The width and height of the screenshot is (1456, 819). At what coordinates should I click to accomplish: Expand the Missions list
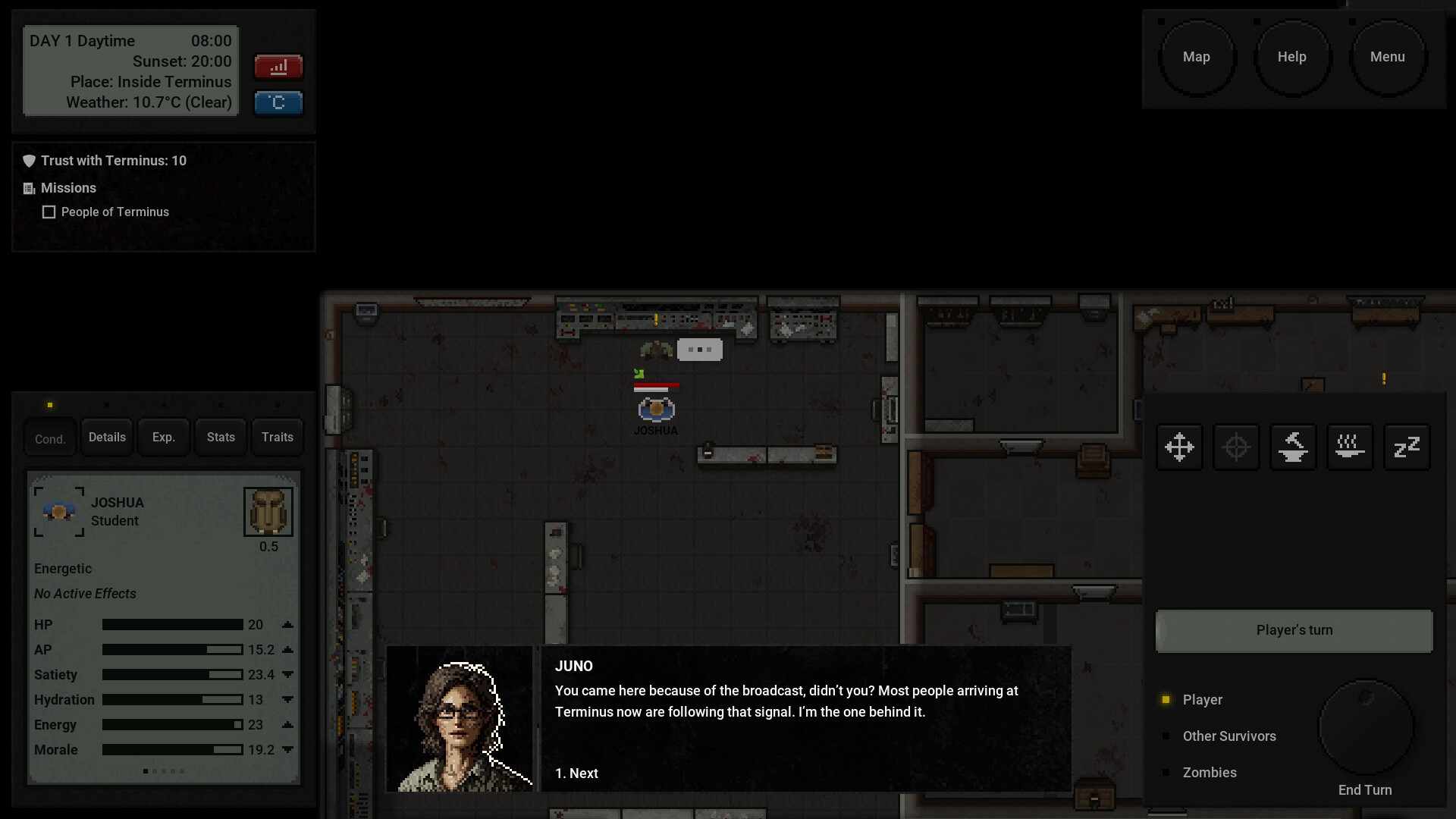29,188
